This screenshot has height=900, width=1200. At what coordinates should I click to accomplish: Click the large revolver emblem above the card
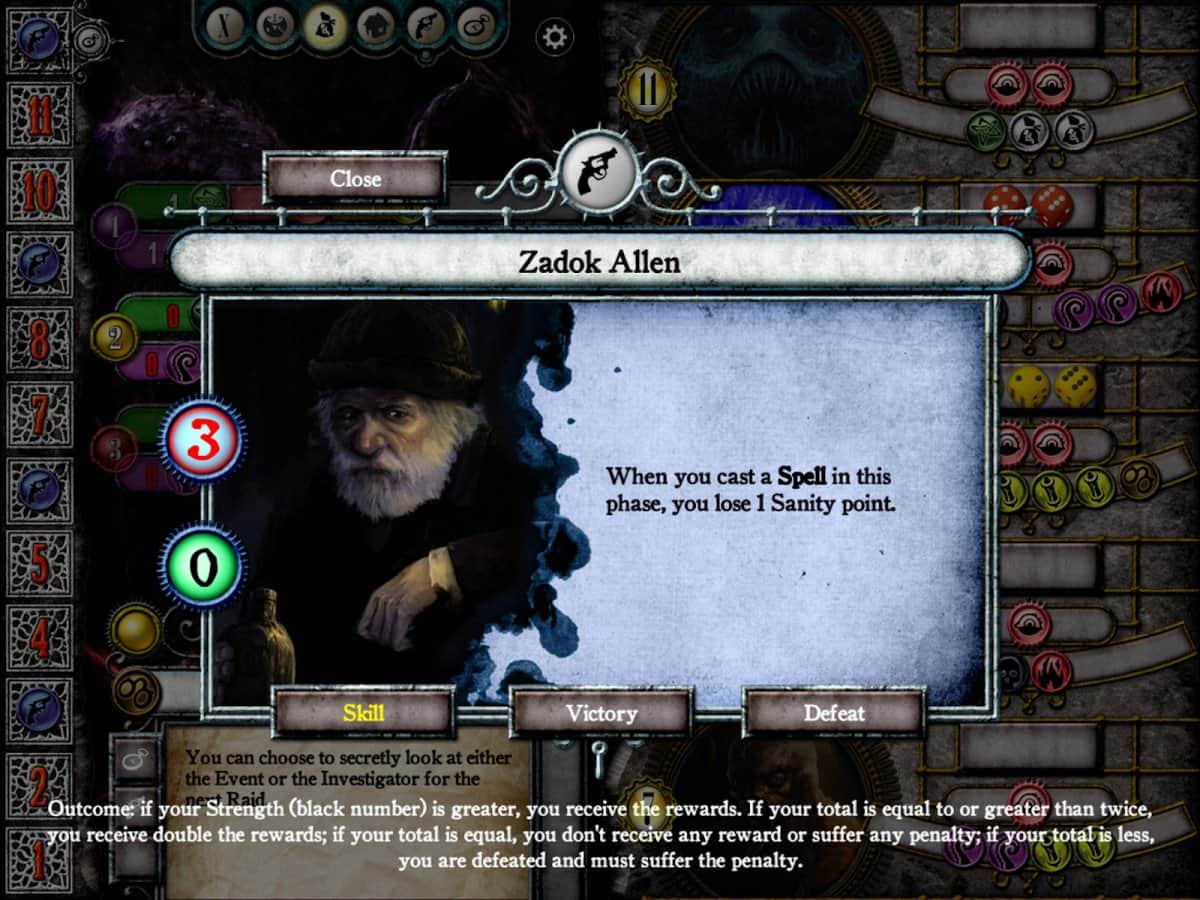599,171
